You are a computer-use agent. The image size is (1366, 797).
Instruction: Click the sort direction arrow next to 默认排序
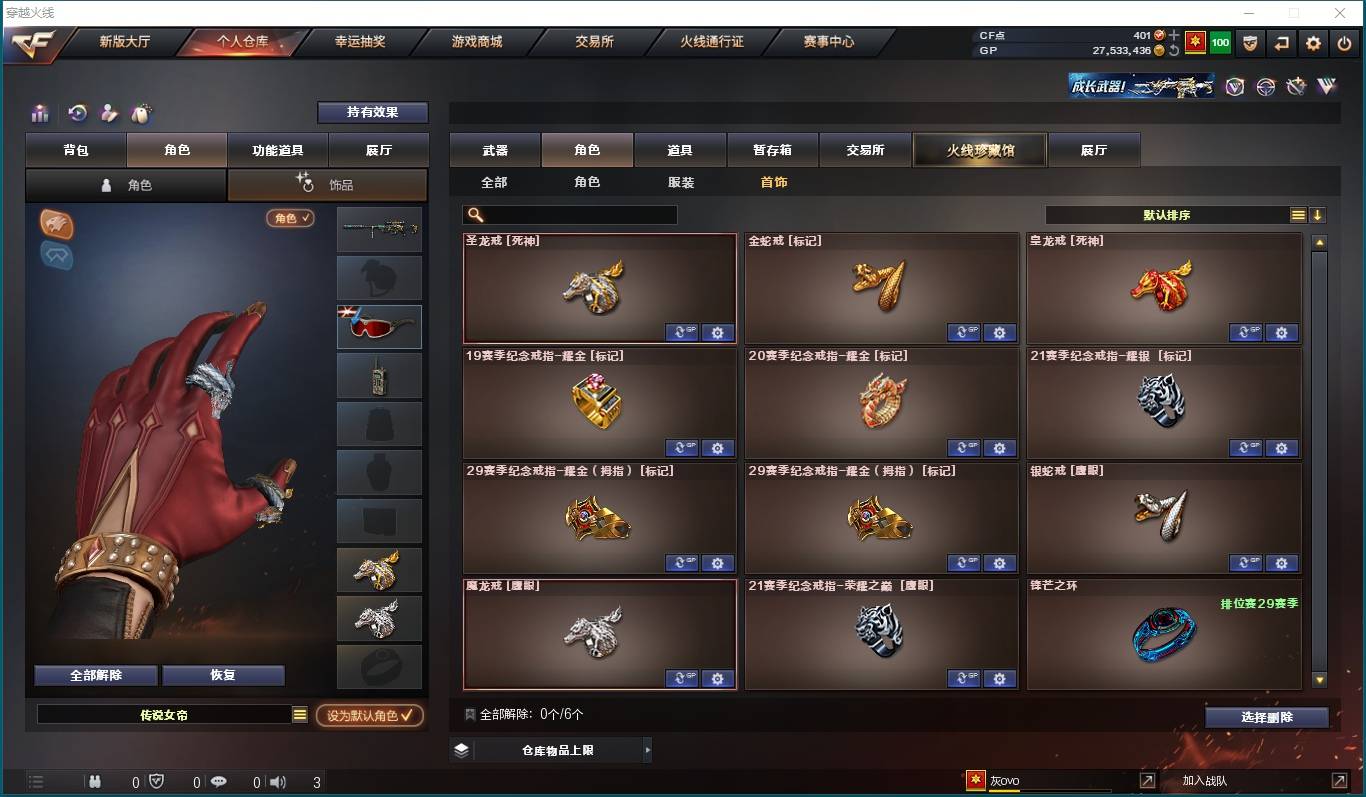(1319, 214)
